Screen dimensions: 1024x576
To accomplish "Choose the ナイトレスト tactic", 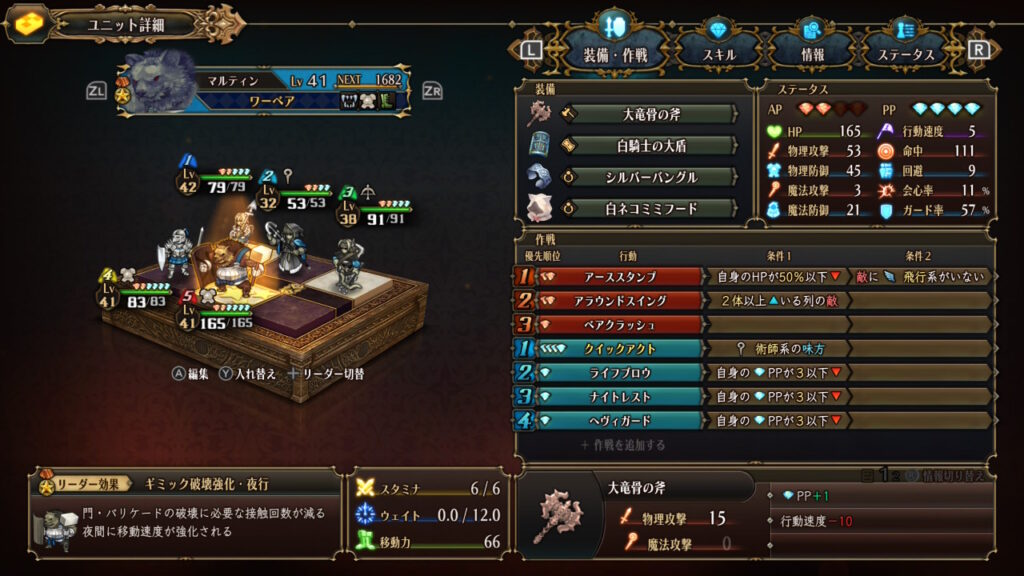I will pos(618,397).
